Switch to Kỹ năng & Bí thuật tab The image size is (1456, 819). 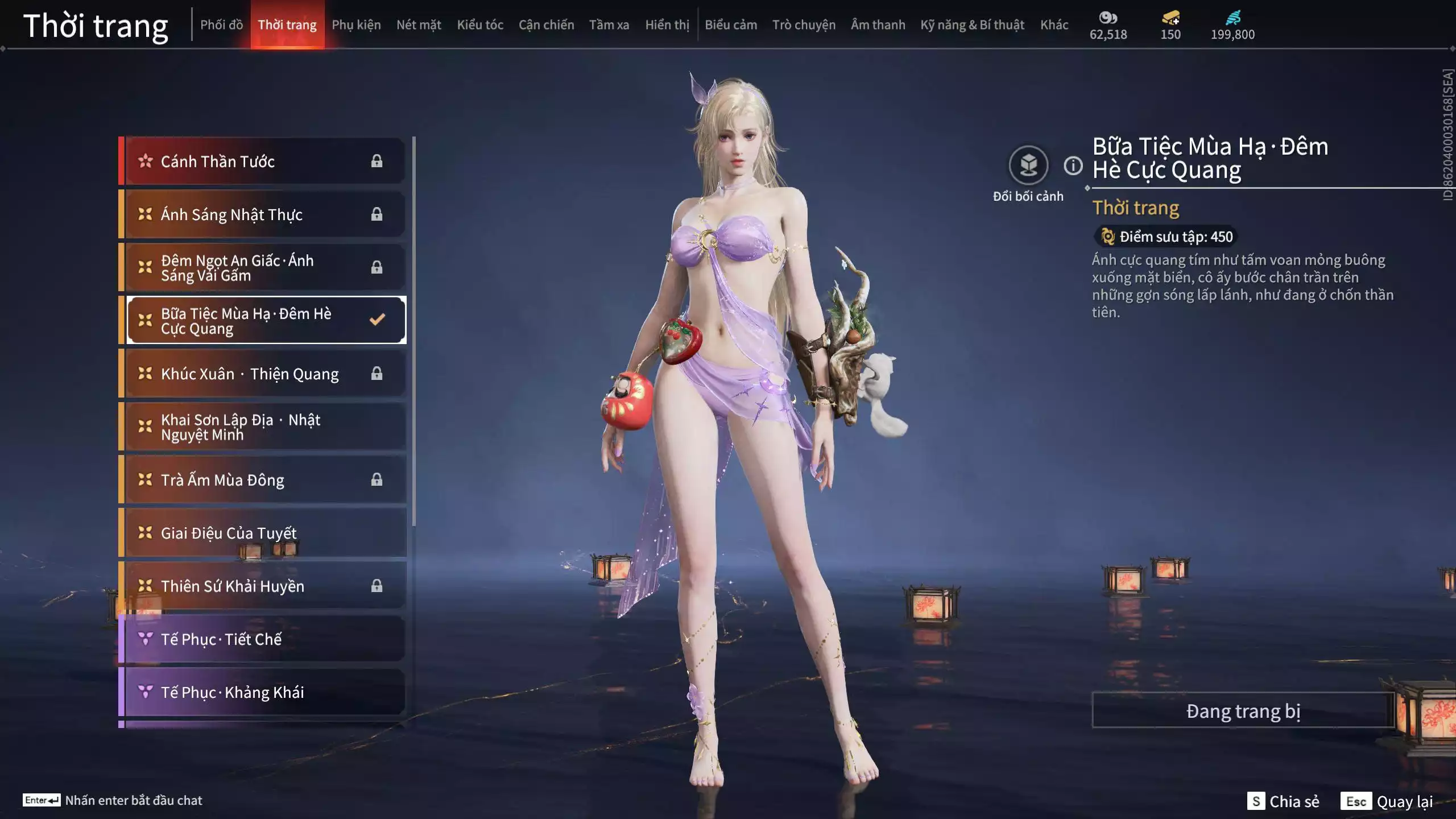pyautogui.click(x=972, y=25)
